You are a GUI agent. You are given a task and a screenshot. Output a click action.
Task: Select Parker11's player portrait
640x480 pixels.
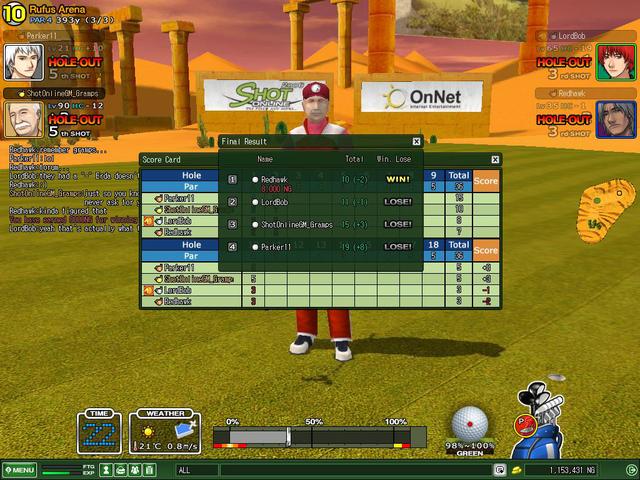pyautogui.click(x=24, y=62)
